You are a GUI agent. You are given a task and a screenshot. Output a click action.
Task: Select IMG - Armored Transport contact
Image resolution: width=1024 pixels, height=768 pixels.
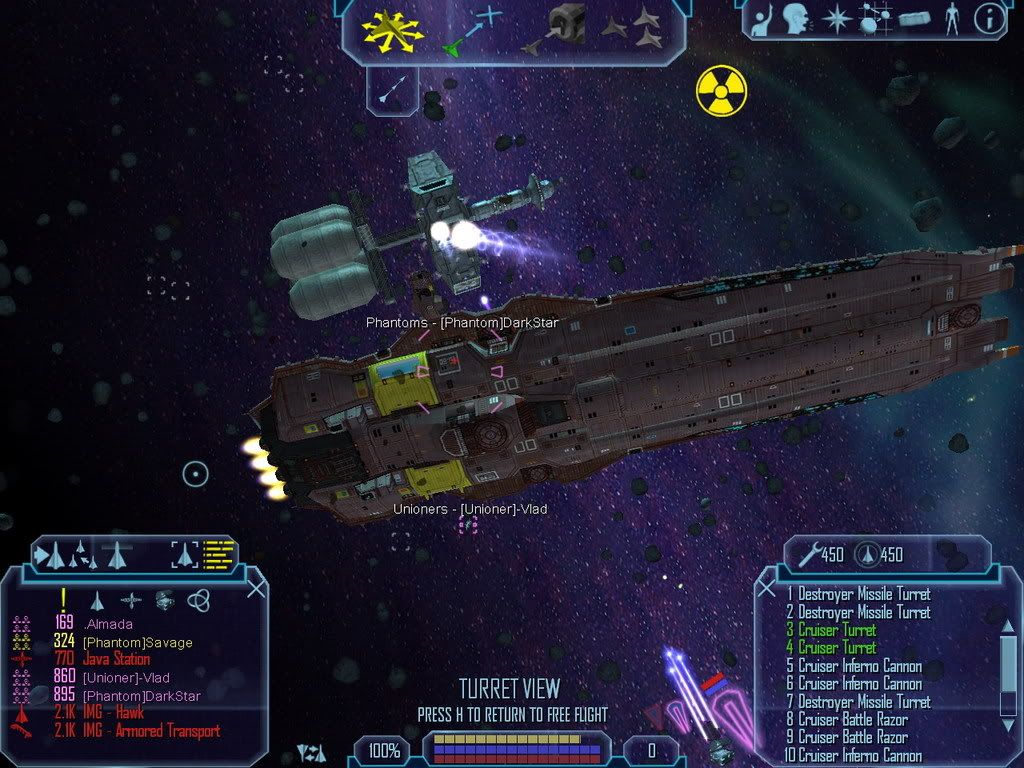pos(151,731)
